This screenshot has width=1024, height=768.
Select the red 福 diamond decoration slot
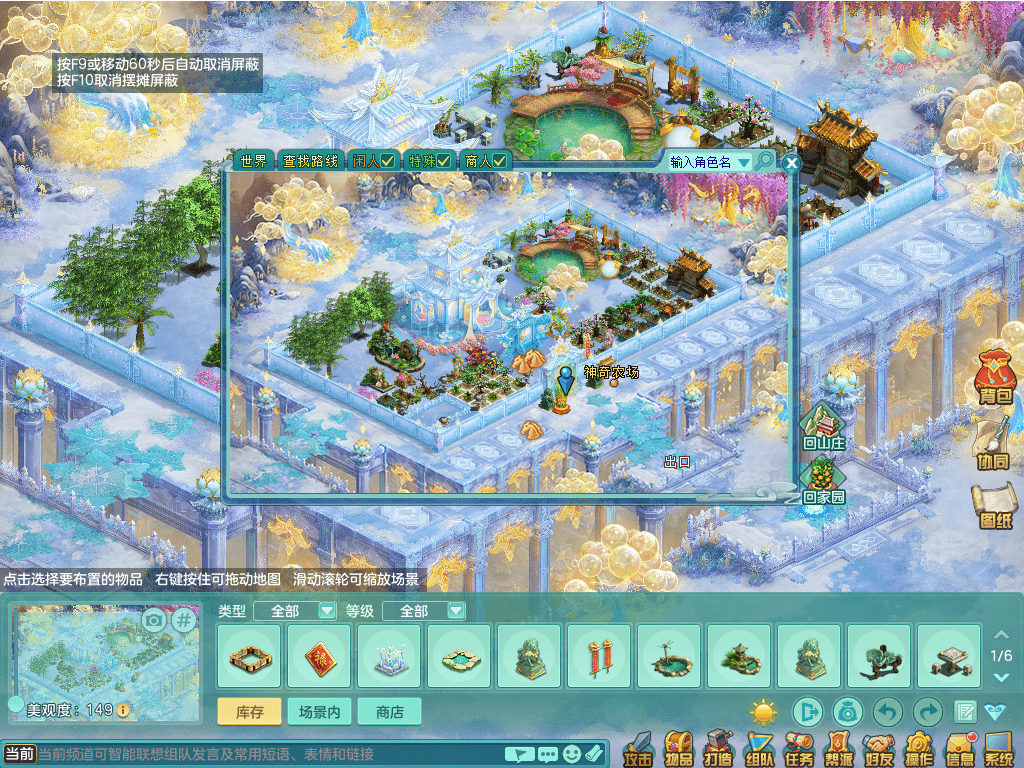tap(319, 656)
